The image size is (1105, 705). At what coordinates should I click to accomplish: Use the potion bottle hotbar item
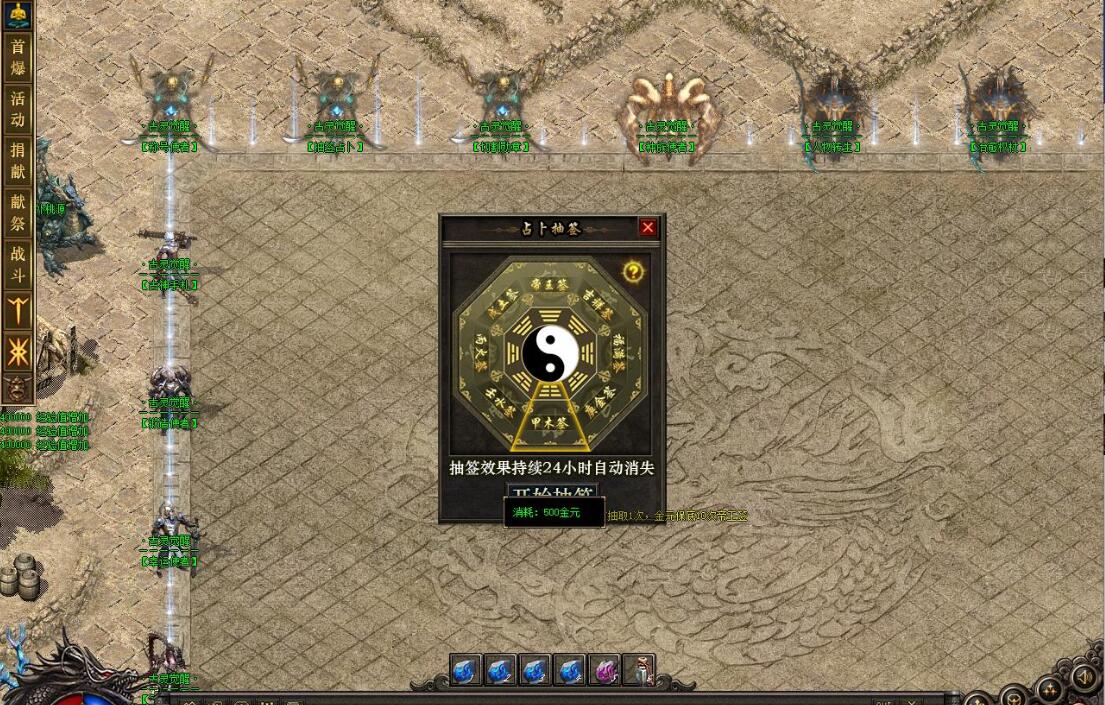(x=638, y=671)
